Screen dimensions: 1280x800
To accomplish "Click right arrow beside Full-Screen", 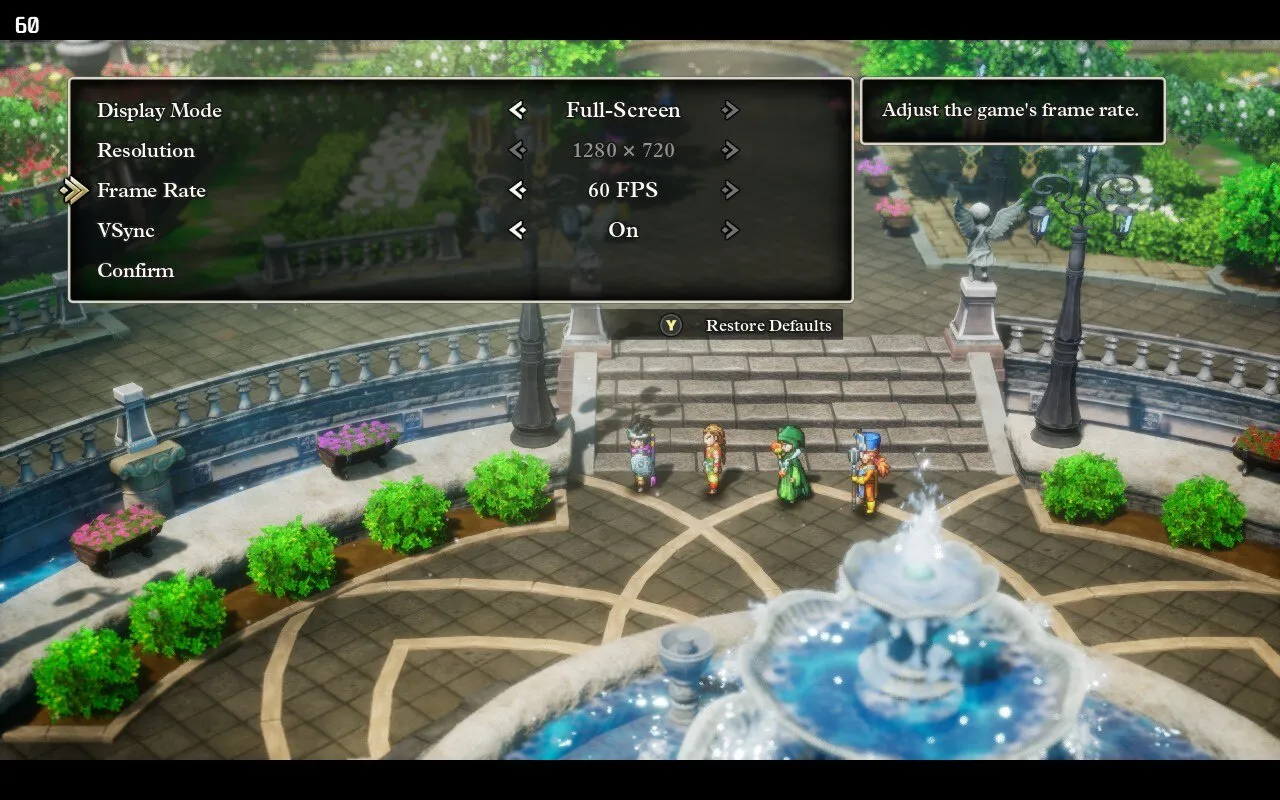I will coord(730,110).
